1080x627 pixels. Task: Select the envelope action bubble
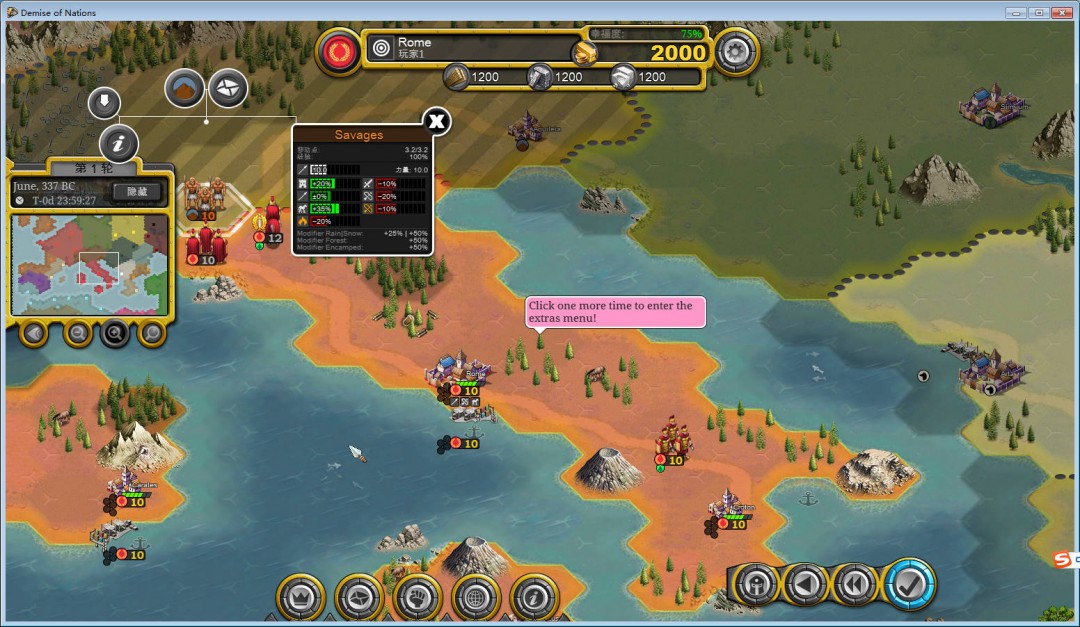point(228,89)
